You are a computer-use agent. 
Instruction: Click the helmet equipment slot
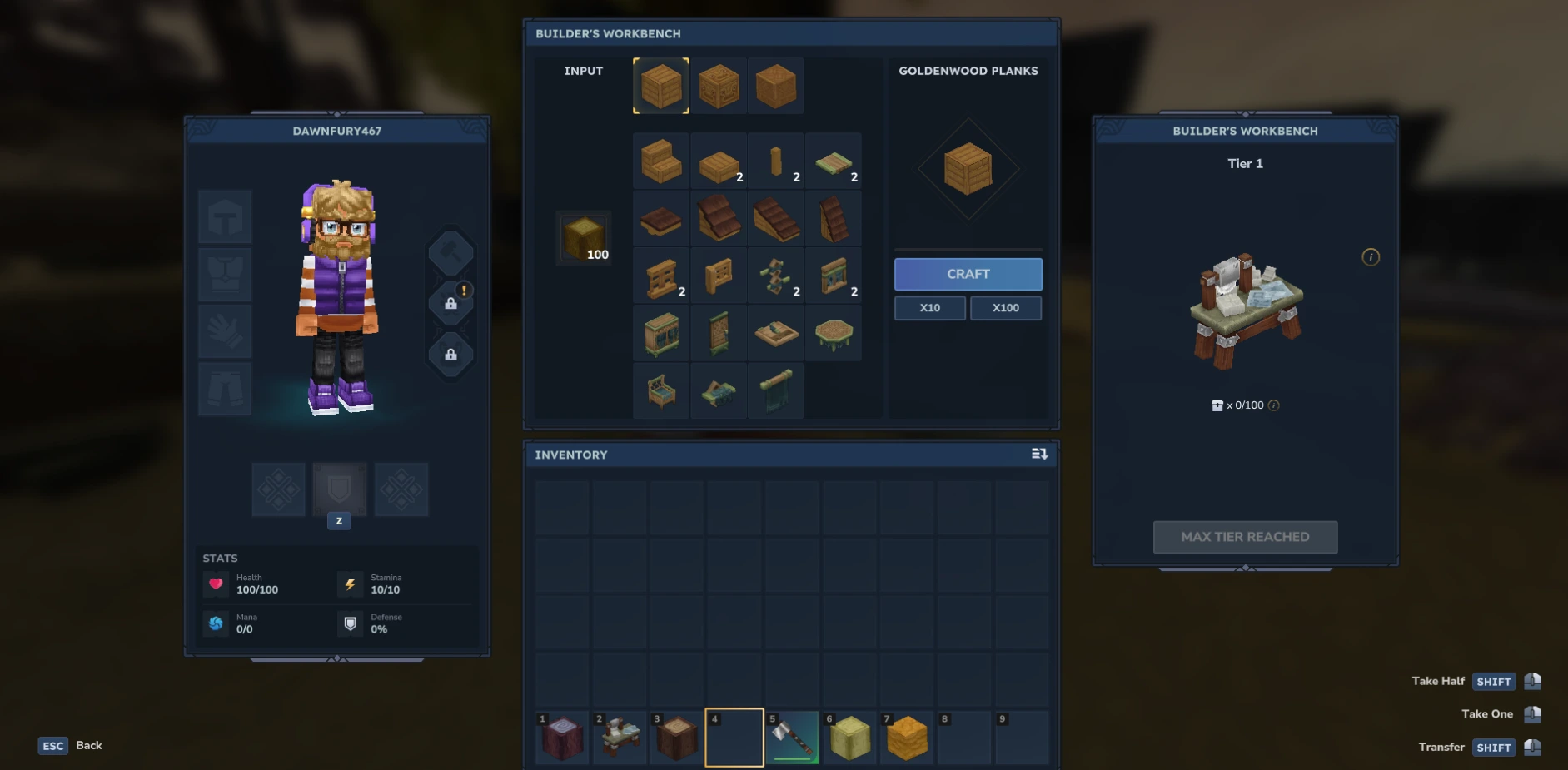pos(224,216)
